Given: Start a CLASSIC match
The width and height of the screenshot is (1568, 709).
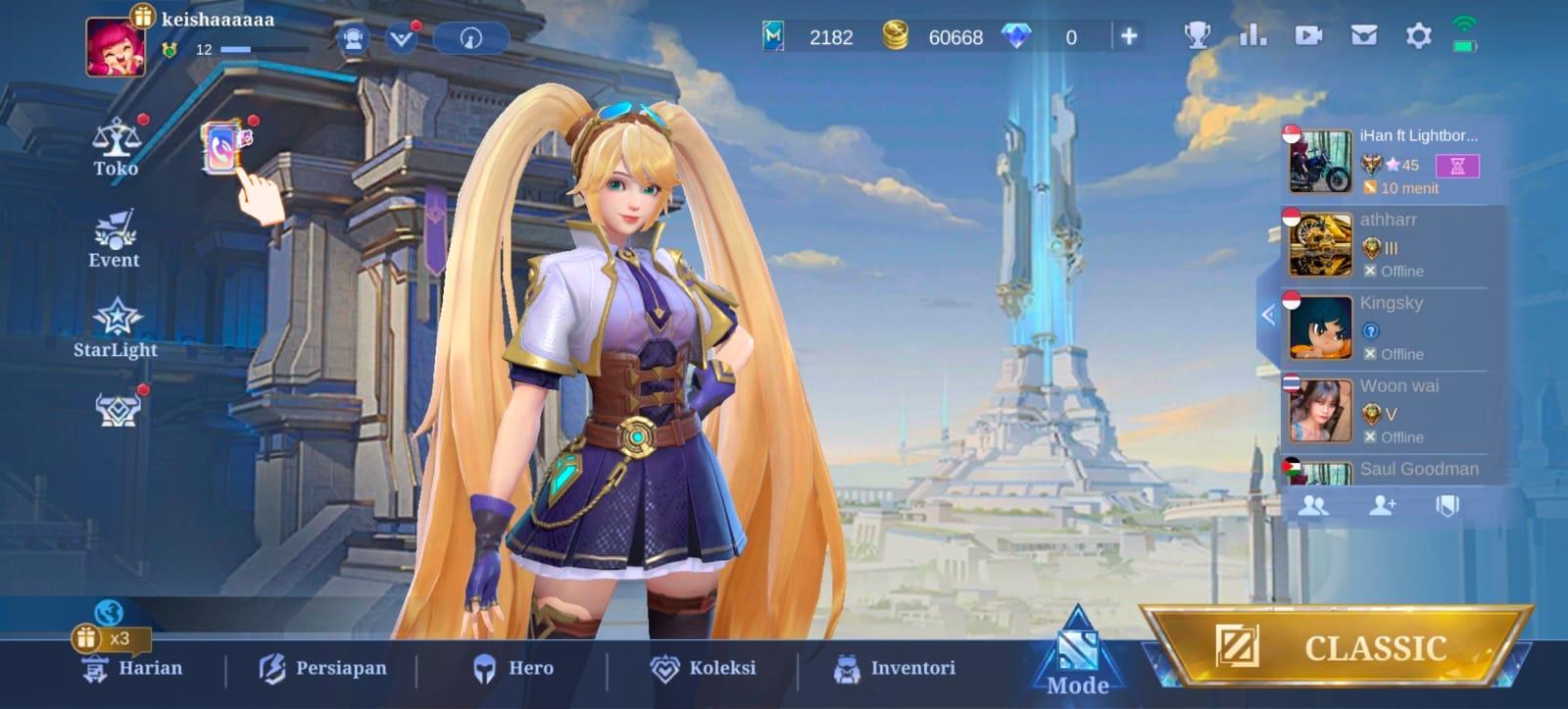Looking at the screenshot, I should coord(1338,647).
